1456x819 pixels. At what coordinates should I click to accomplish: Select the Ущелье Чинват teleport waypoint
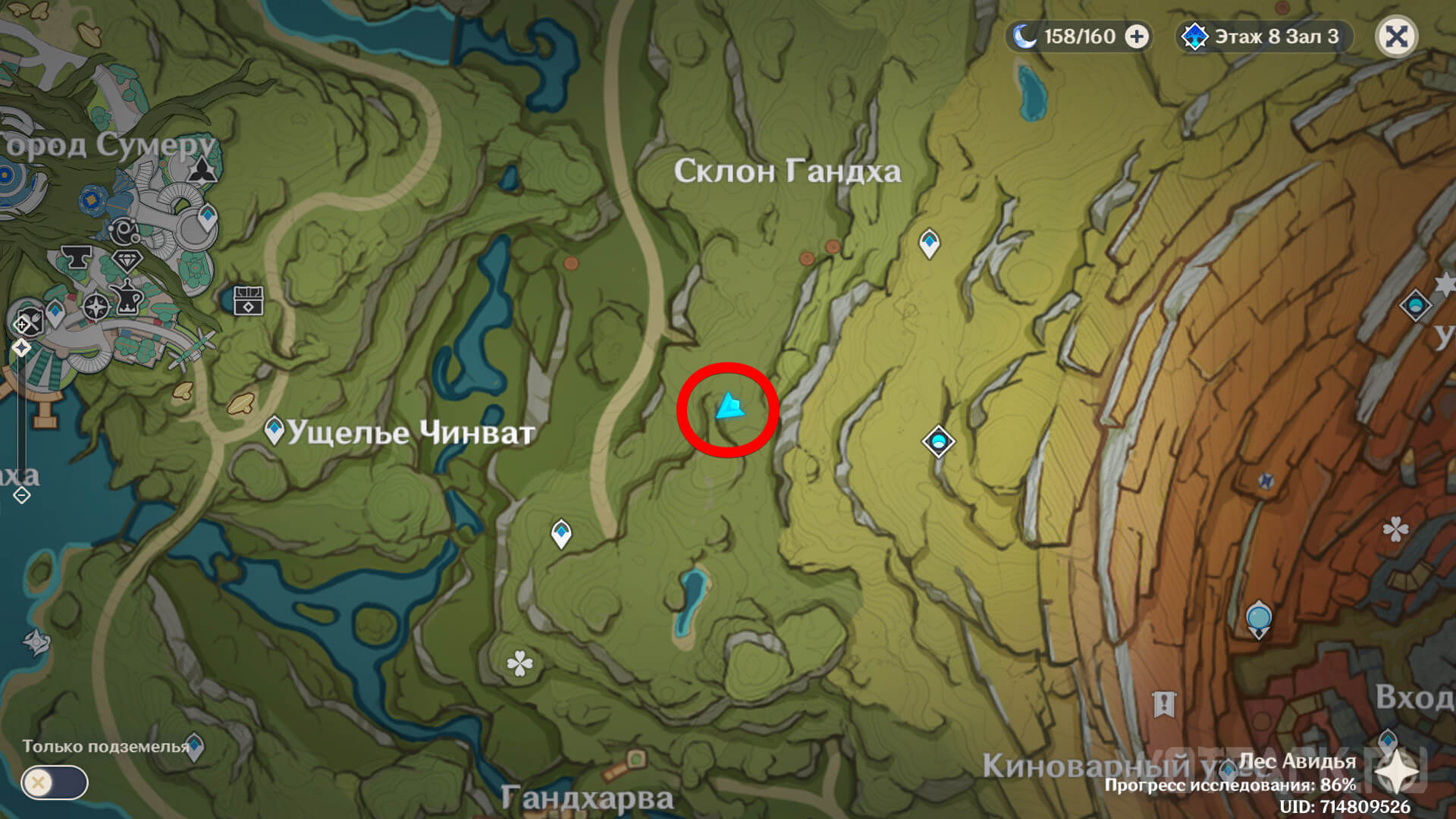click(274, 430)
